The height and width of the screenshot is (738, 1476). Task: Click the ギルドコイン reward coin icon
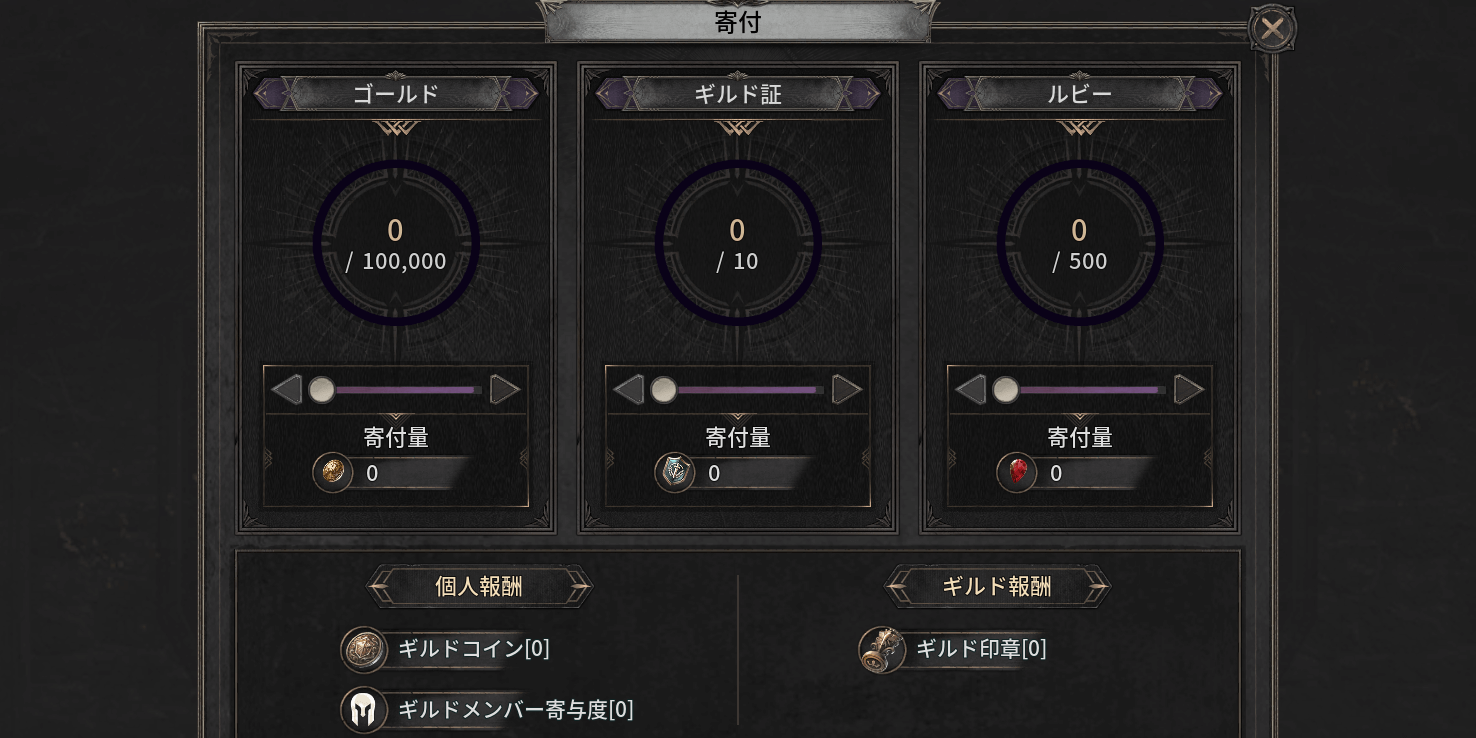[362, 649]
